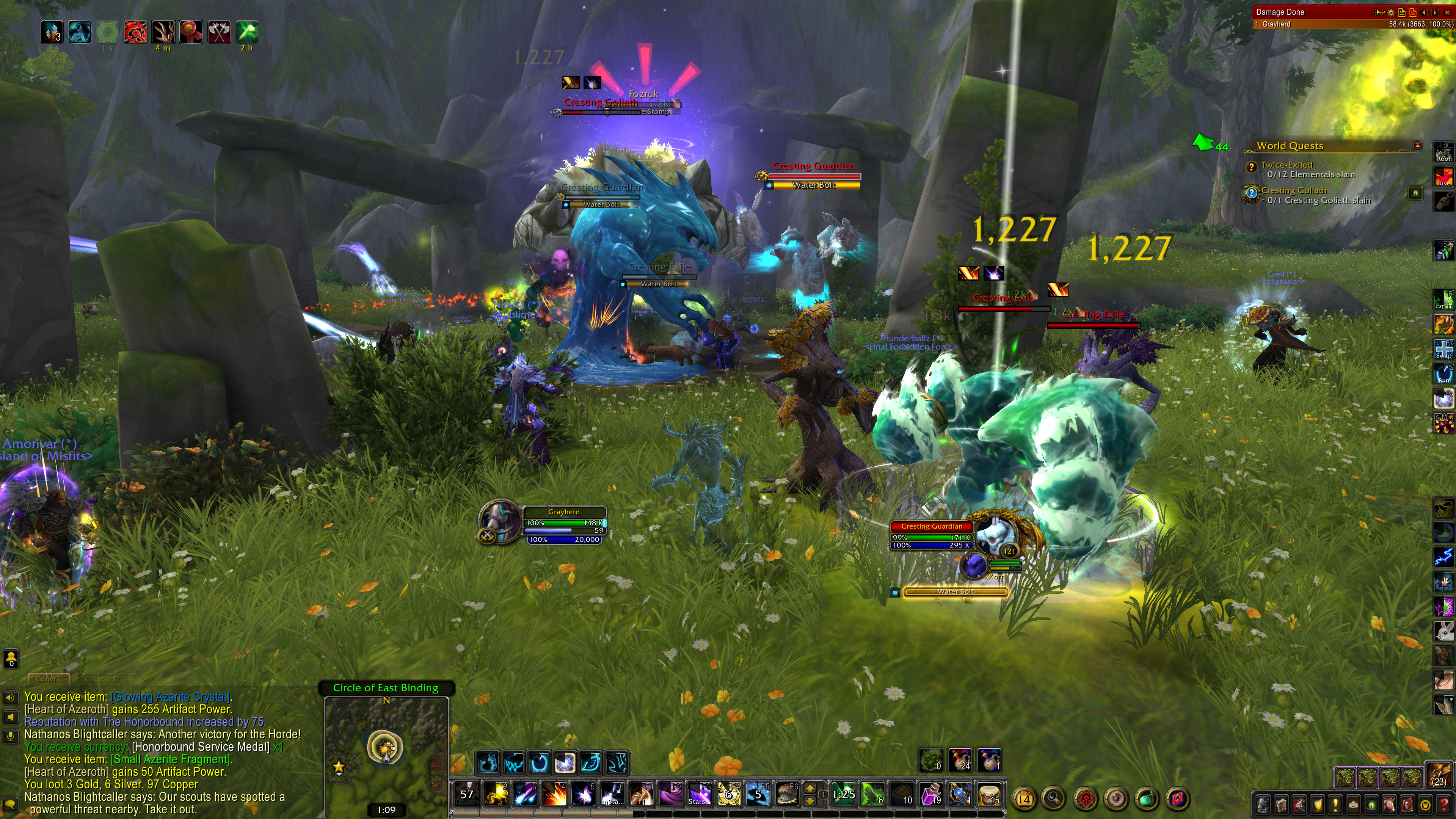The height and width of the screenshot is (819, 1456).
Task: Cast the Treants ability showing 57
Action: (x=467, y=795)
